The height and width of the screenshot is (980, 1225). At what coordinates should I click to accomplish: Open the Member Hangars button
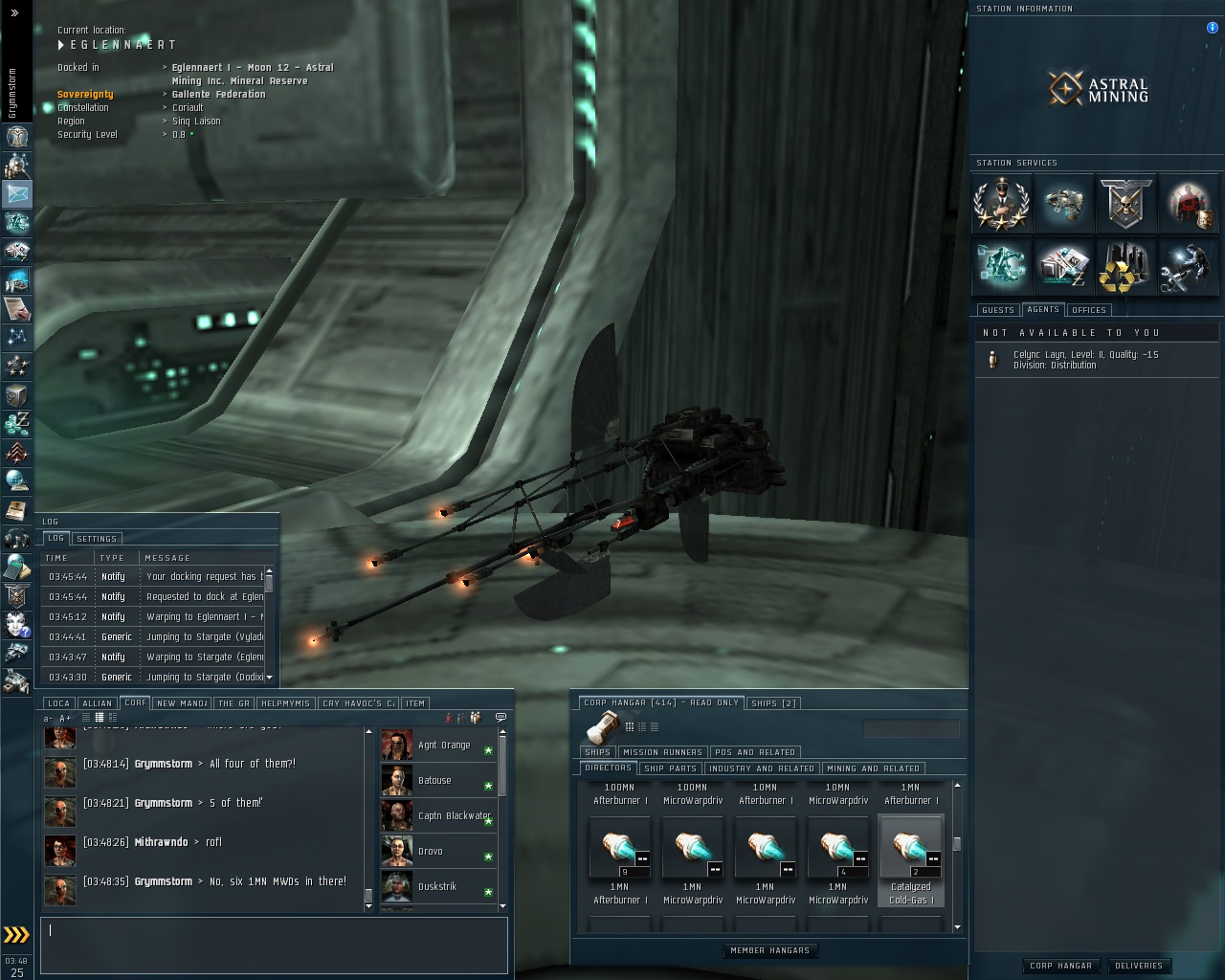tap(769, 950)
